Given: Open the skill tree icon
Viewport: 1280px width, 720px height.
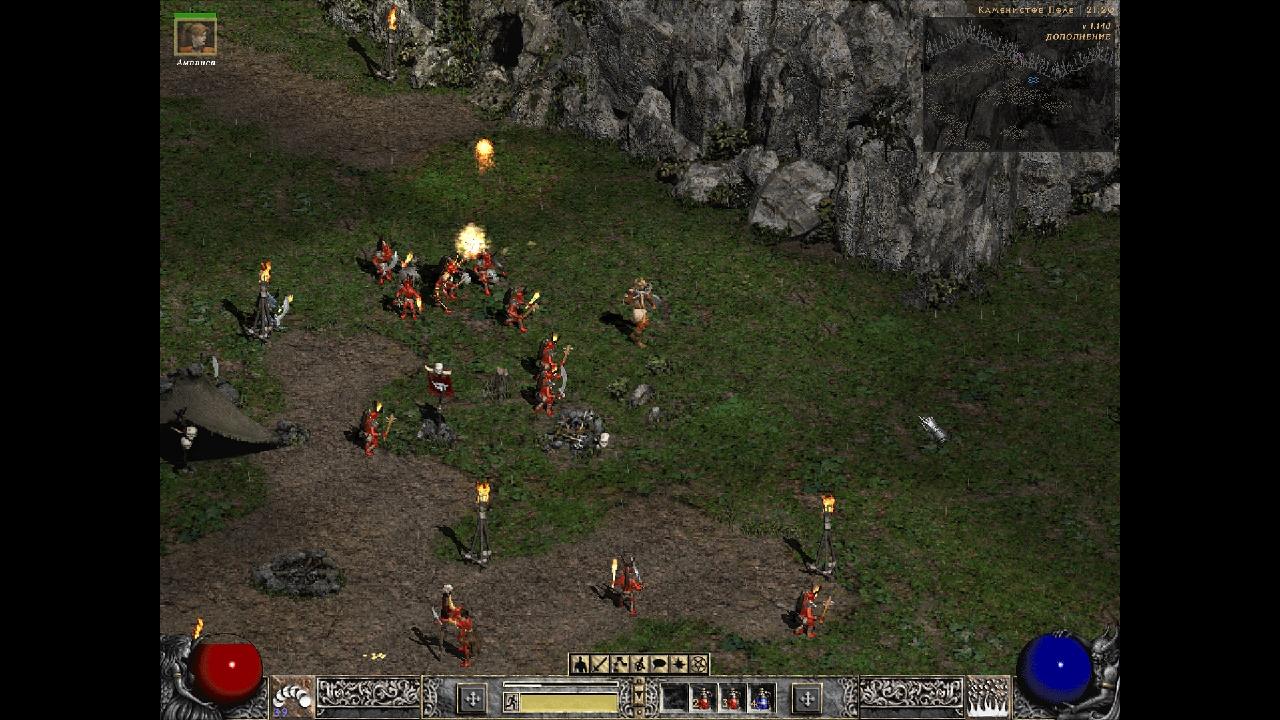Looking at the screenshot, I should point(620,664).
